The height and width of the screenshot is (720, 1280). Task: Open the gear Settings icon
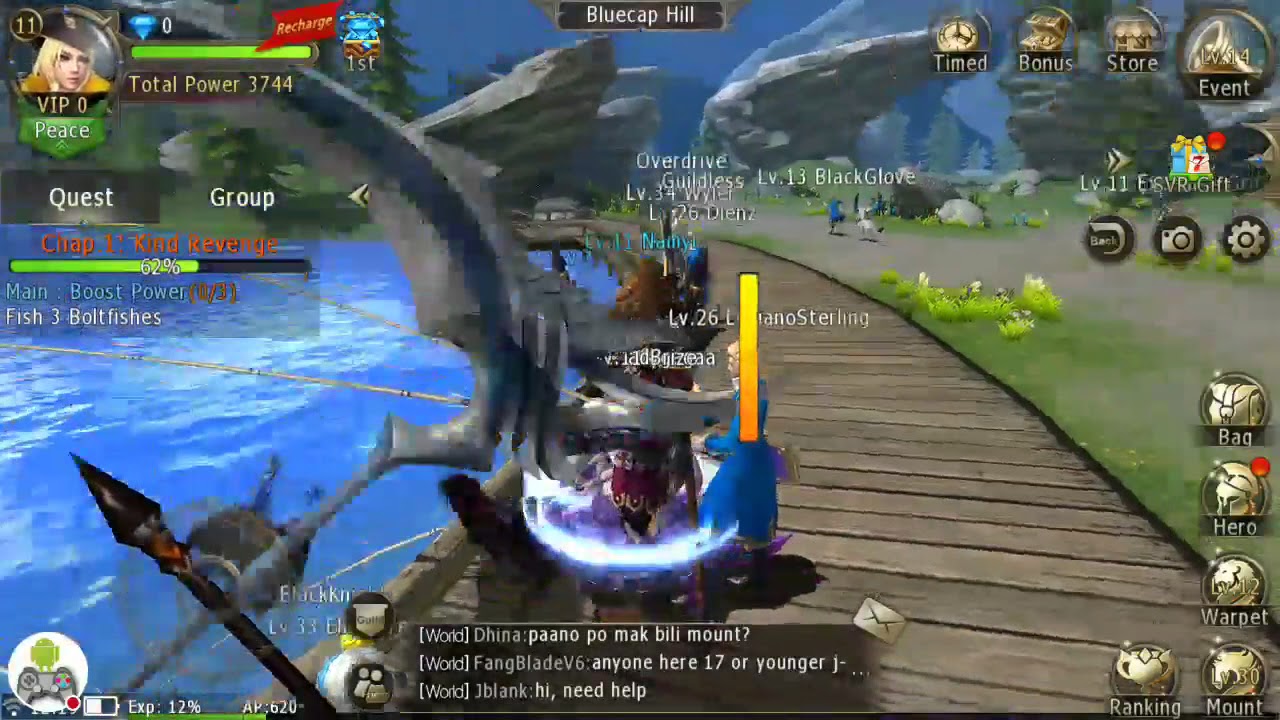pyautogui.click(x=1246, y=240)
